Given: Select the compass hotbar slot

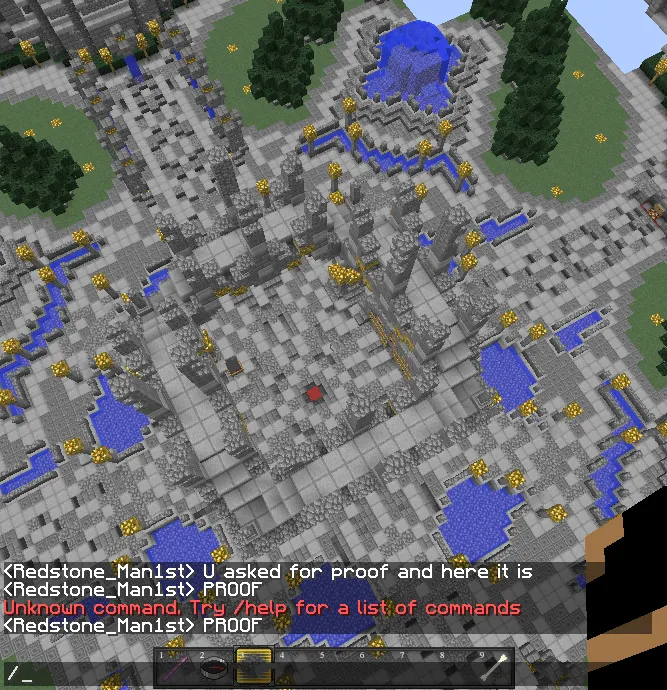Looking at the screenshot, I should 214,669.
